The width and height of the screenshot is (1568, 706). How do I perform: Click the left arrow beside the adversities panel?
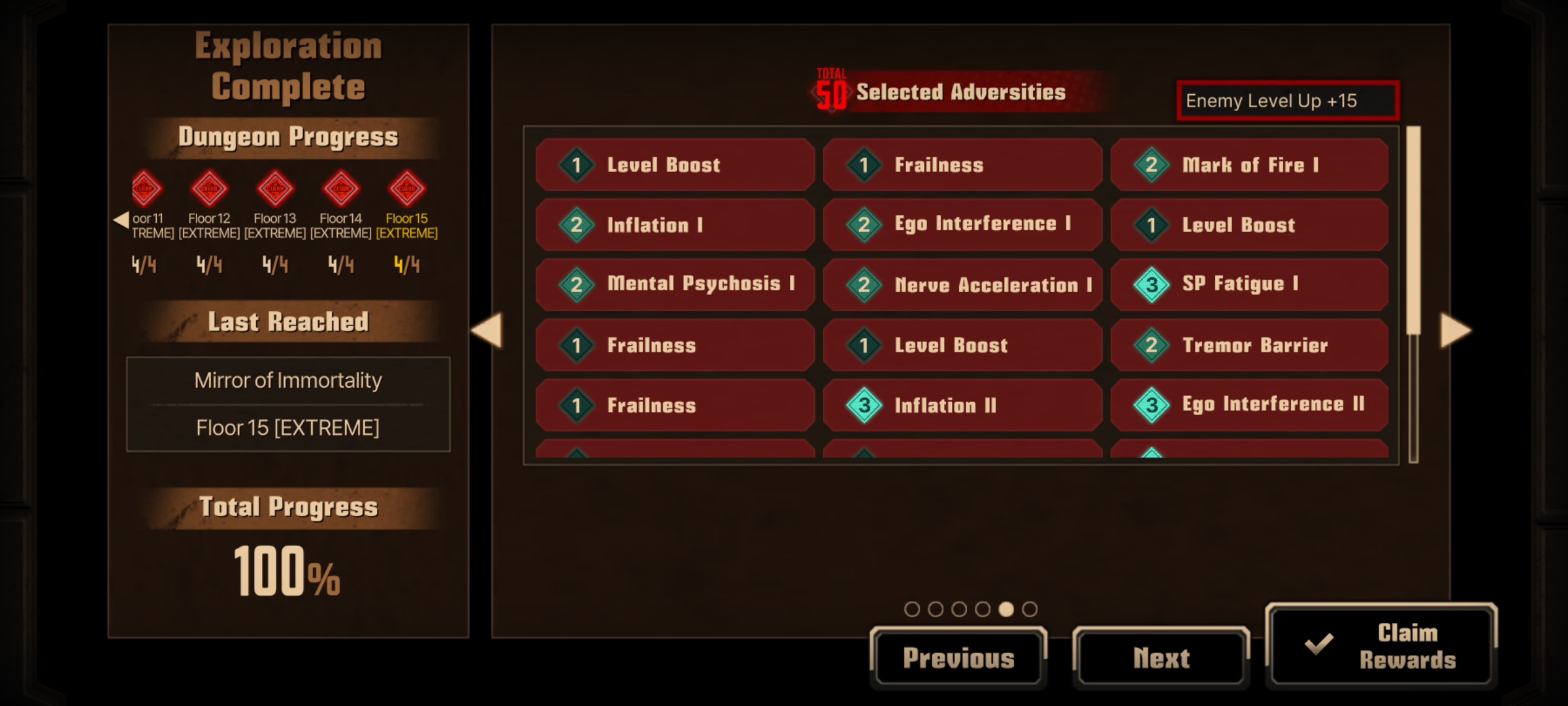click(x=487, y=330)
